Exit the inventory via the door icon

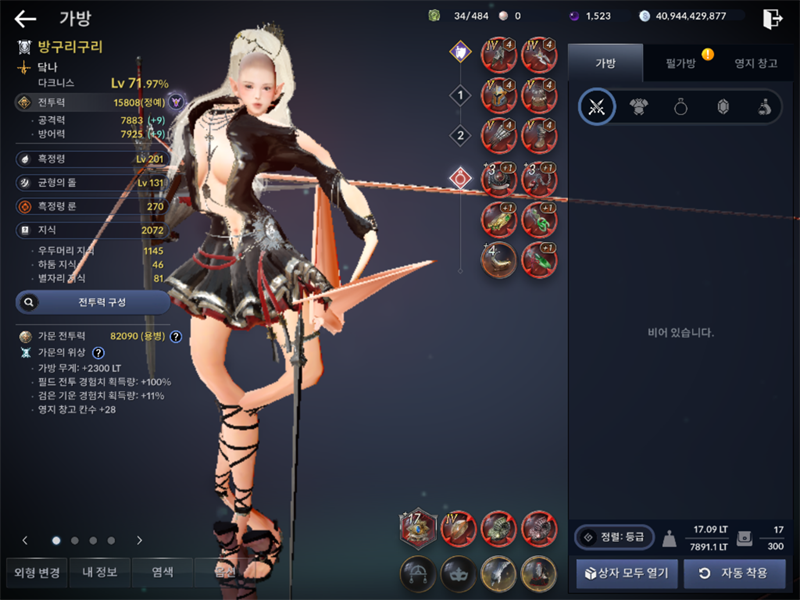coord(772,18)
